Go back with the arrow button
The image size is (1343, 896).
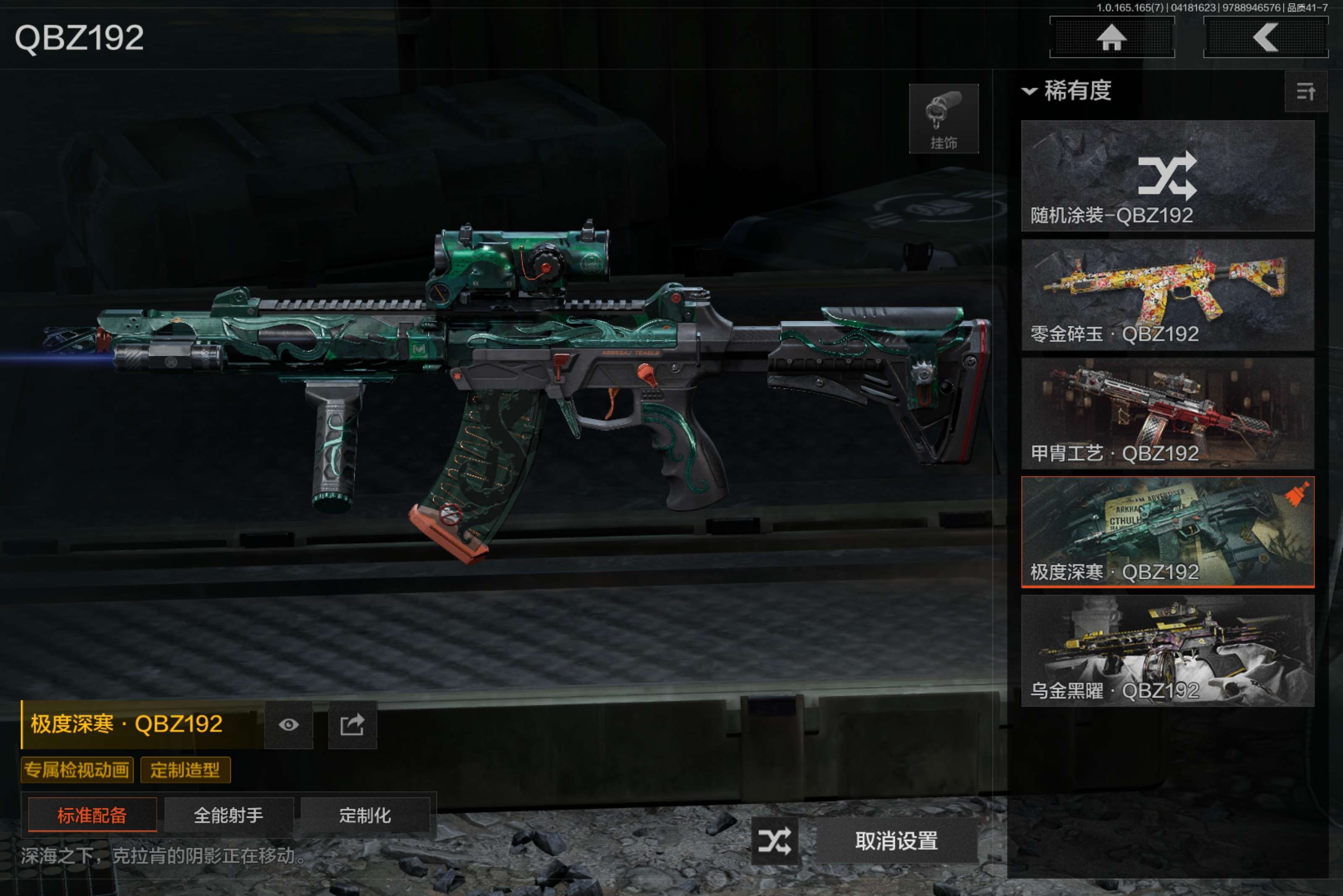point(1265,38)
